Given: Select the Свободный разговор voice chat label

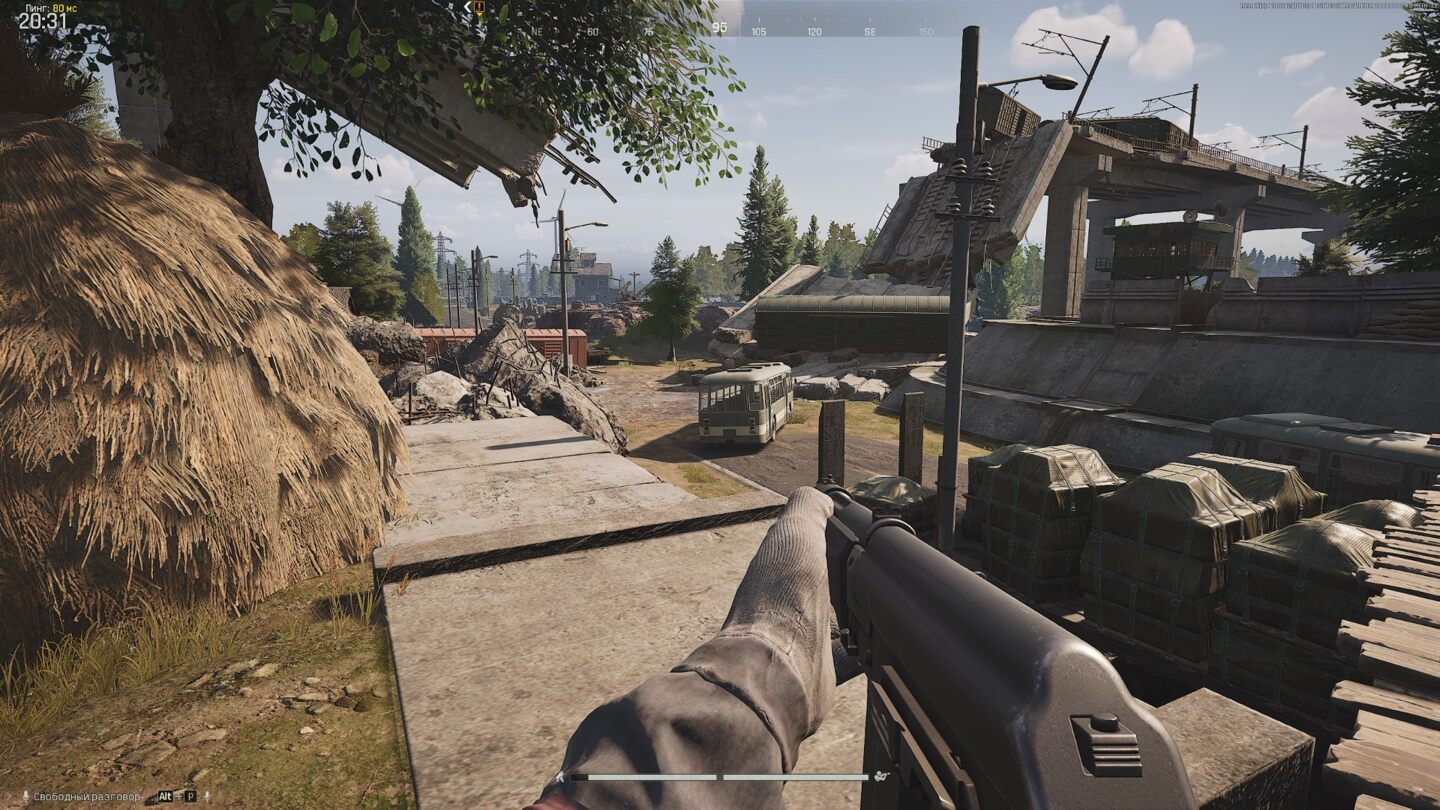Looking at the screenshot, I should point(87,797).
